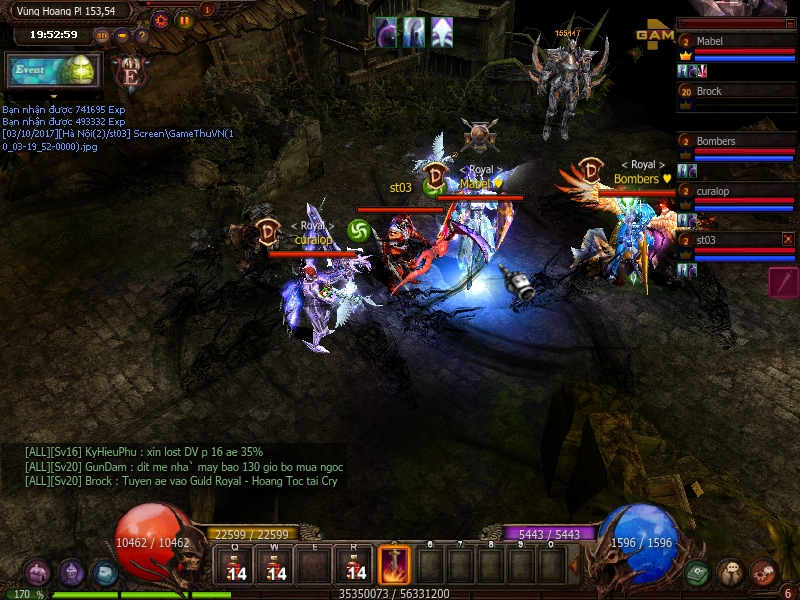Click the E crest emblem icon

(x=129, y=72)
